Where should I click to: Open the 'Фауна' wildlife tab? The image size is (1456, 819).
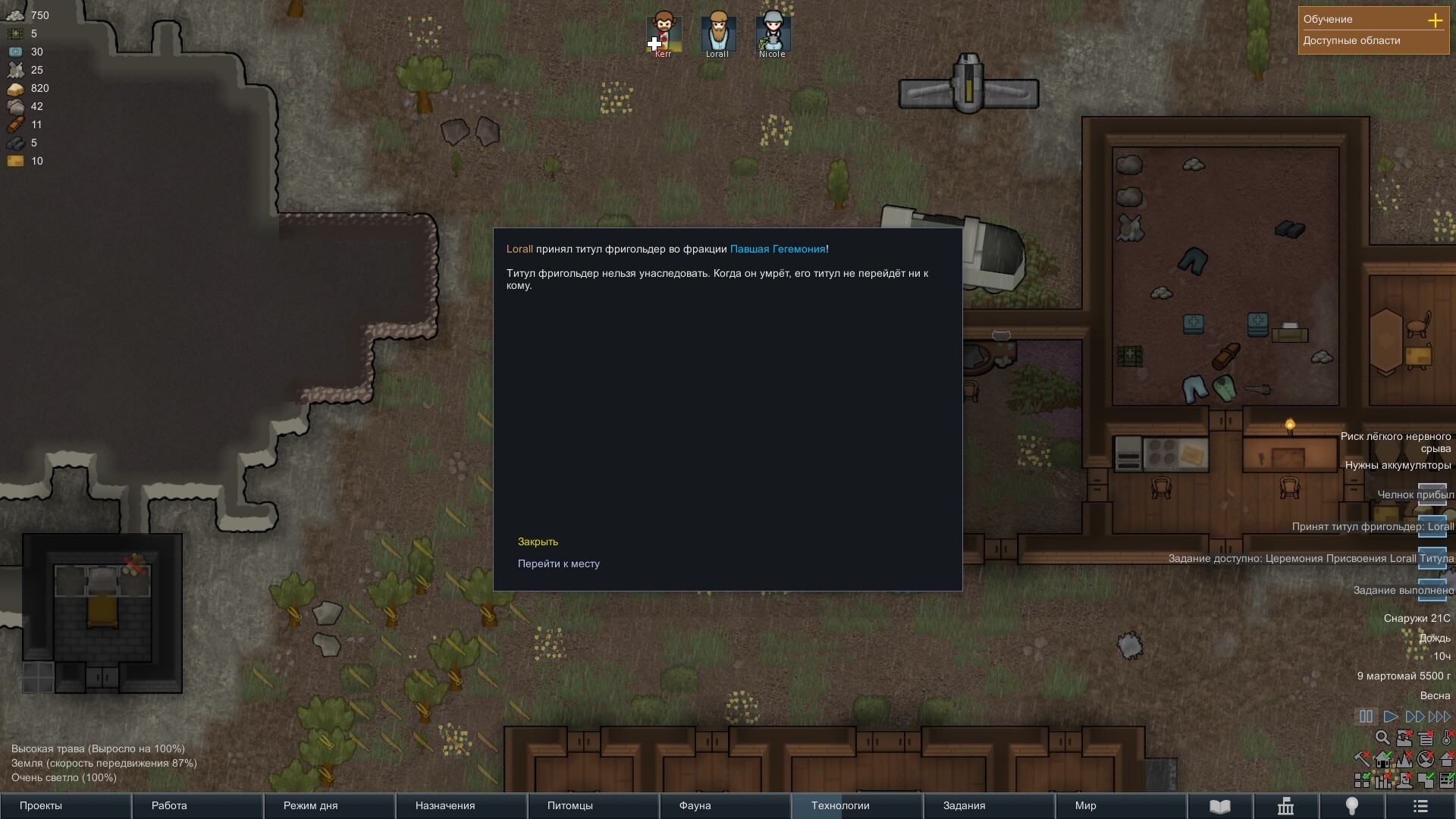tap(725, 805)
